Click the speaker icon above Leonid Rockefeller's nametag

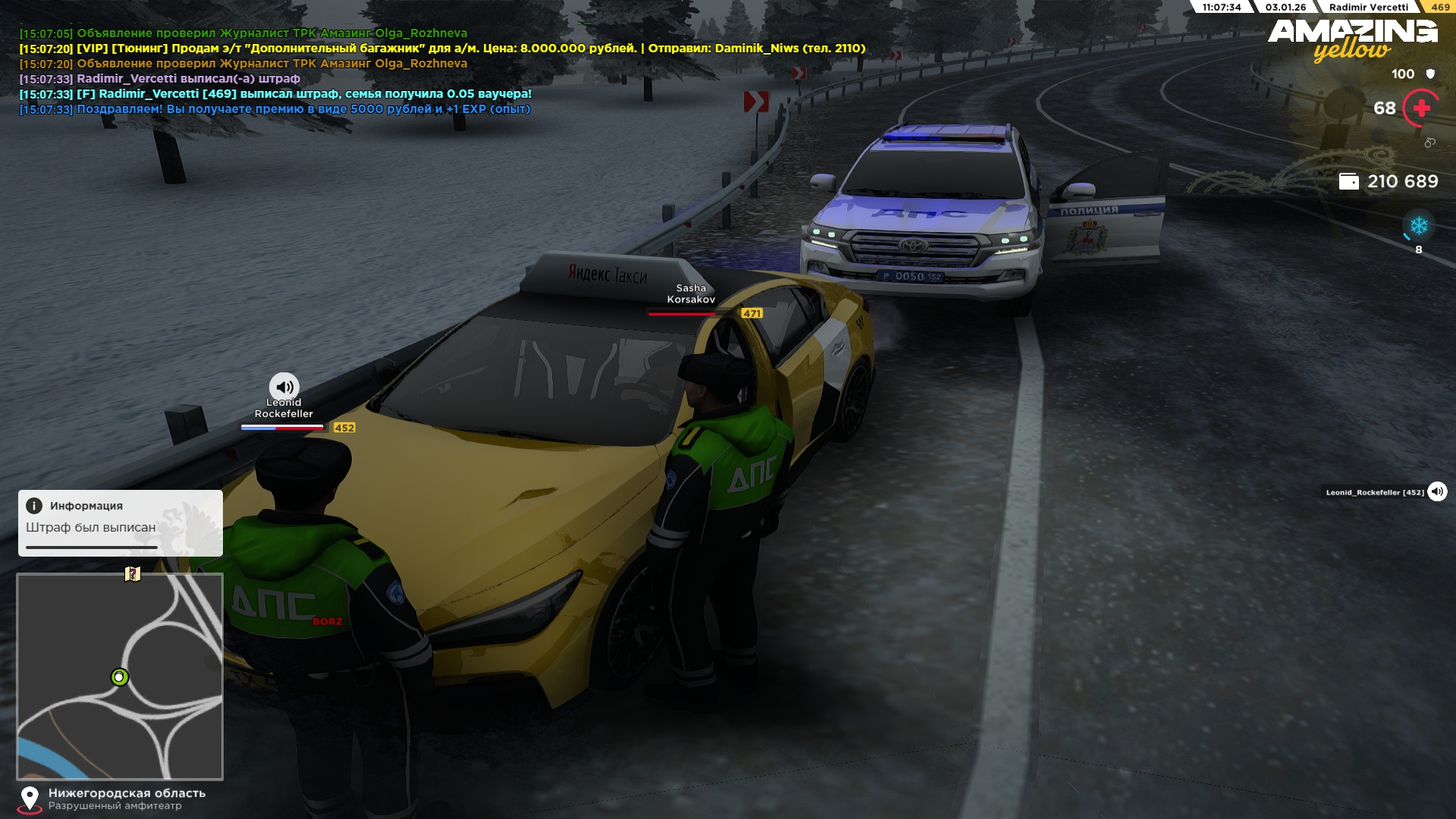click(284, 387)
